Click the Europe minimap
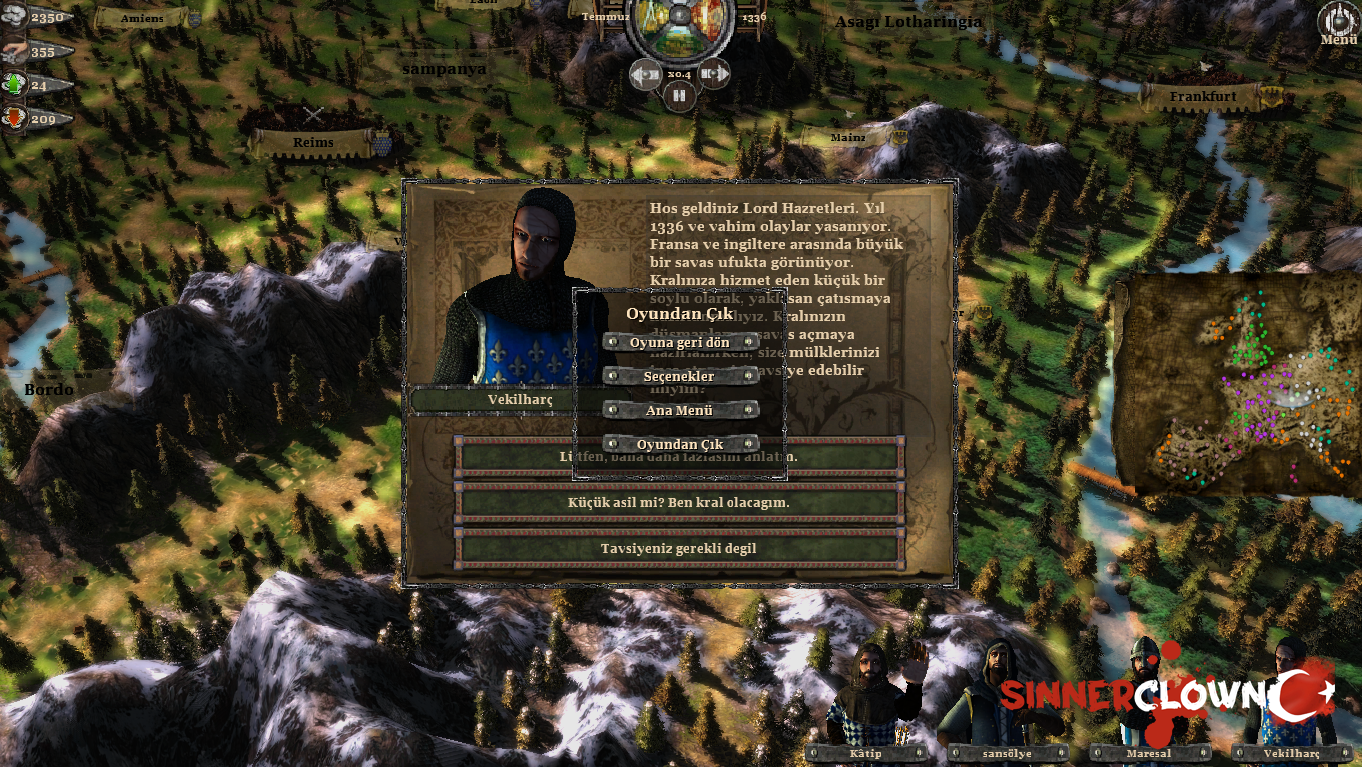This screenshot has width=1362, height=767. click(1235, 385)
